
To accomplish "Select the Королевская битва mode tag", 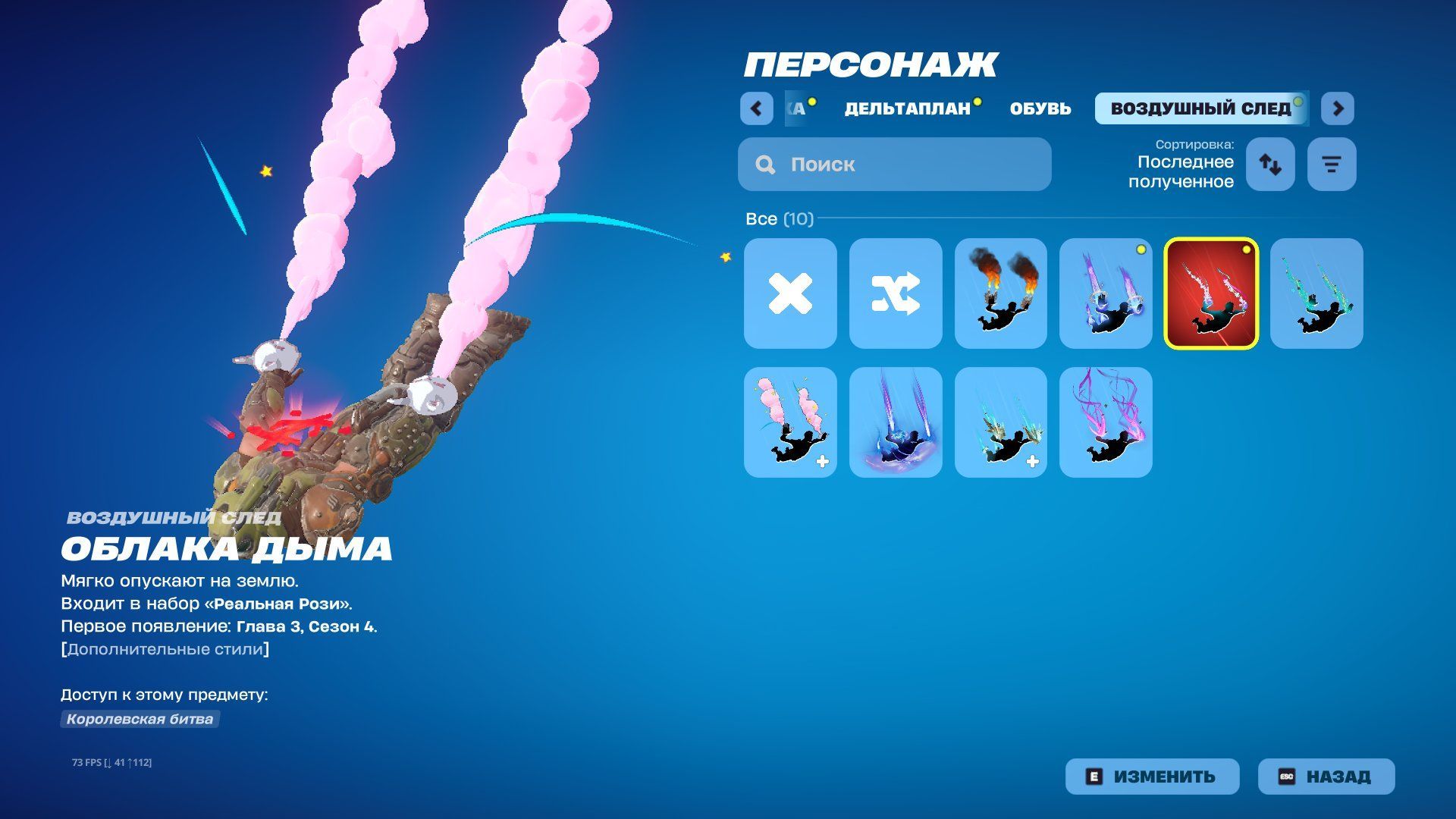I will point(140,719).
